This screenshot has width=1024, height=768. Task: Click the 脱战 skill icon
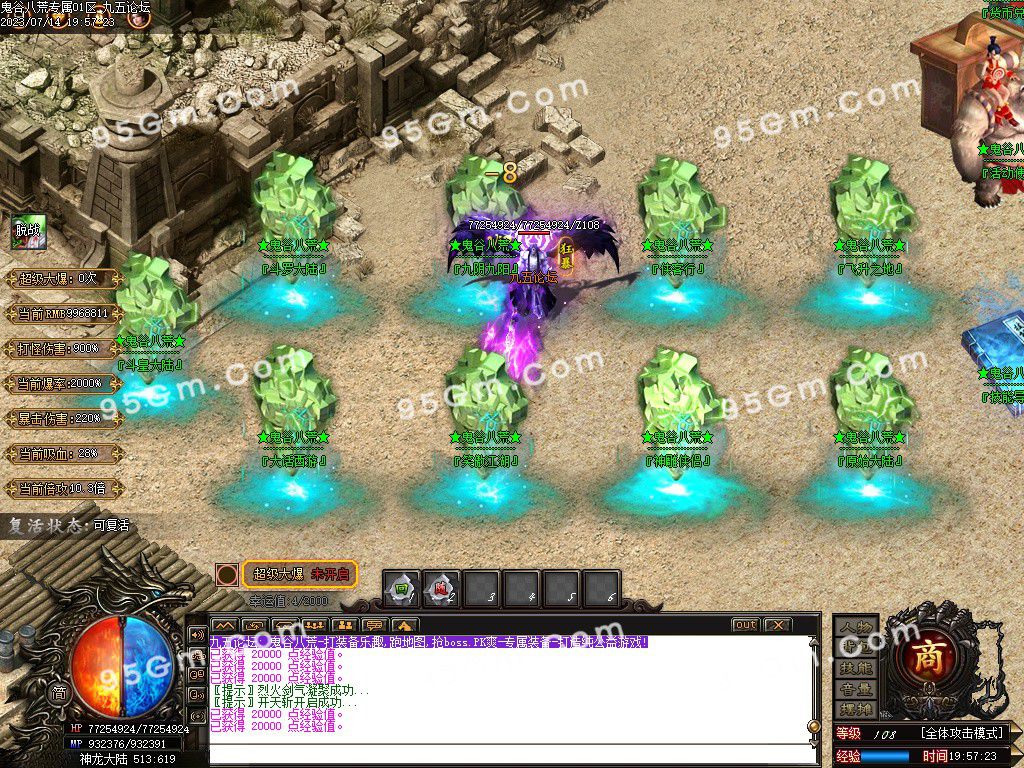tap(28, 232)
